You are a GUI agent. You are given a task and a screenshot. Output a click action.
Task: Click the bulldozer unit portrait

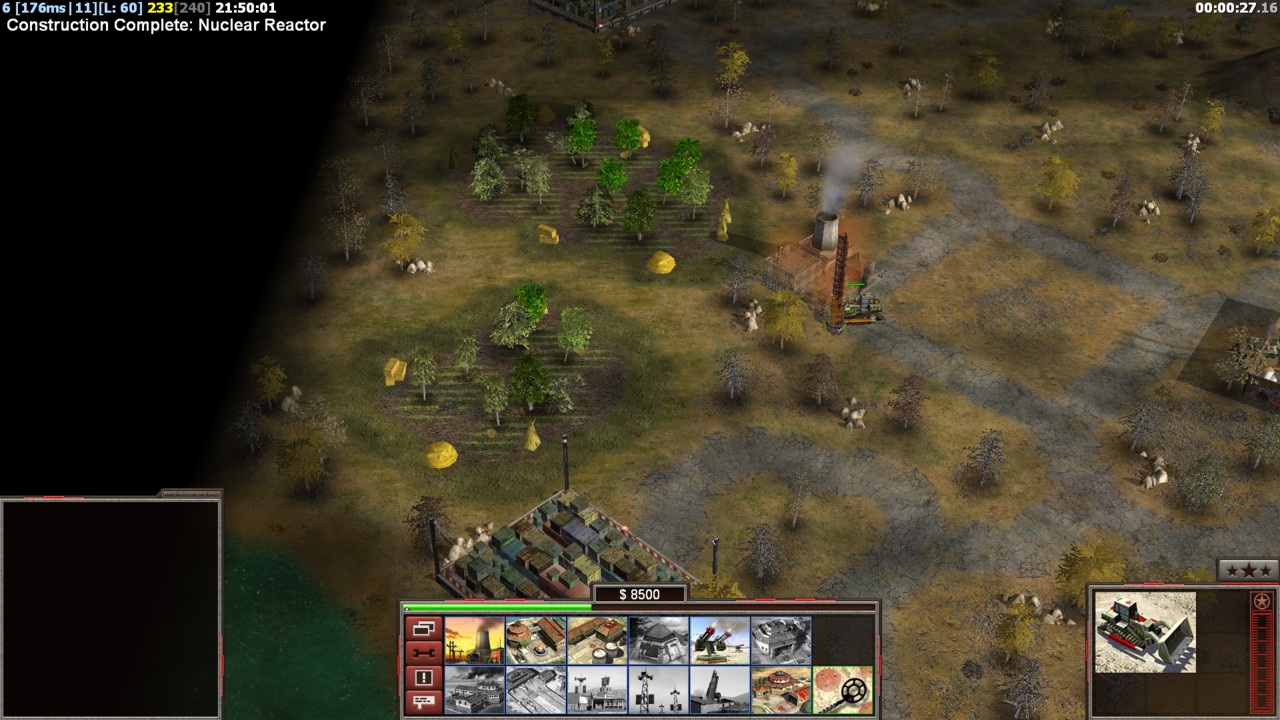(x=1145, y=631)
